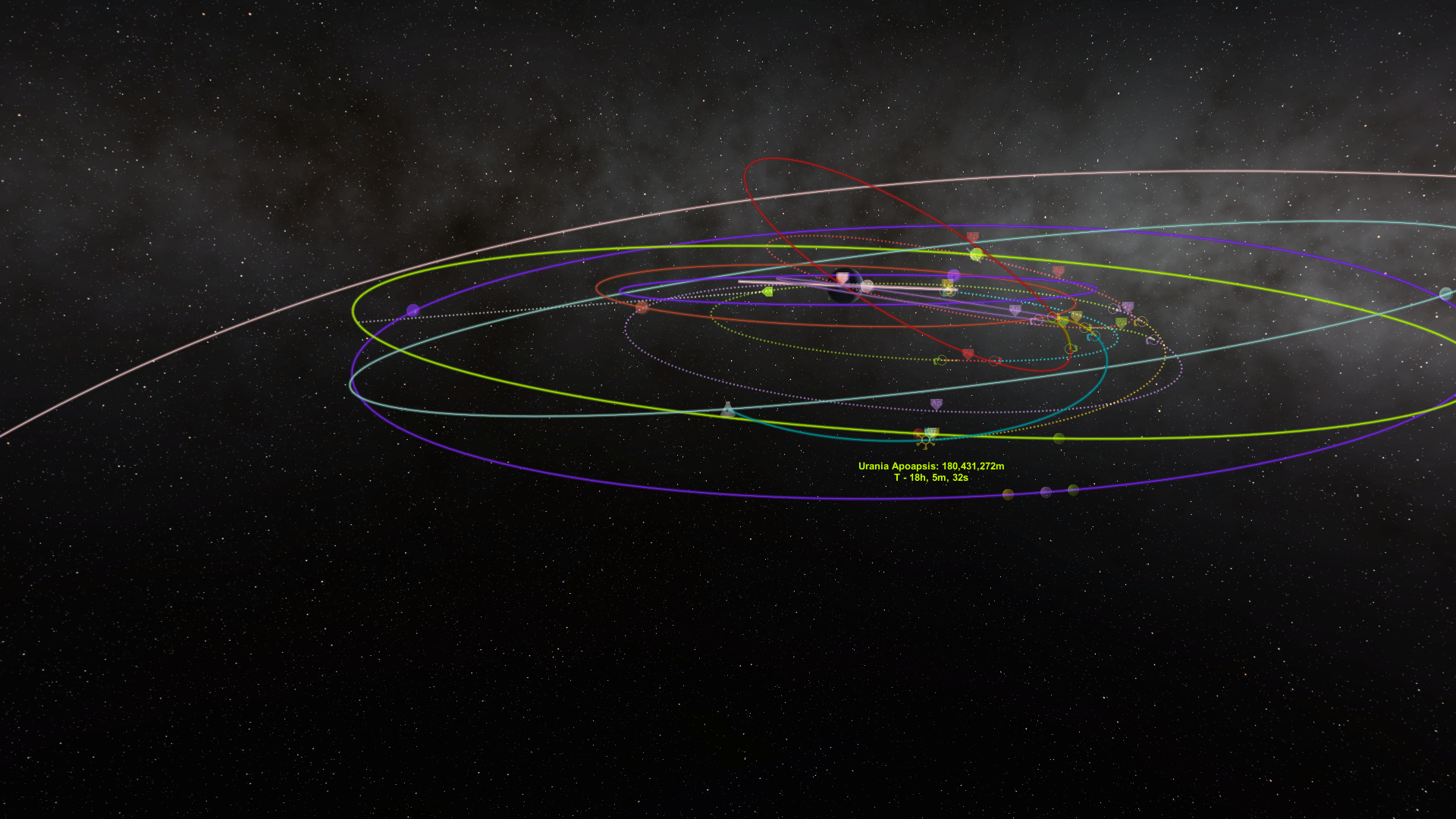Click the white moon icon beside the central planet
Image resolution: width=1456 pixels, height=819 pixels.
(868, 287)
